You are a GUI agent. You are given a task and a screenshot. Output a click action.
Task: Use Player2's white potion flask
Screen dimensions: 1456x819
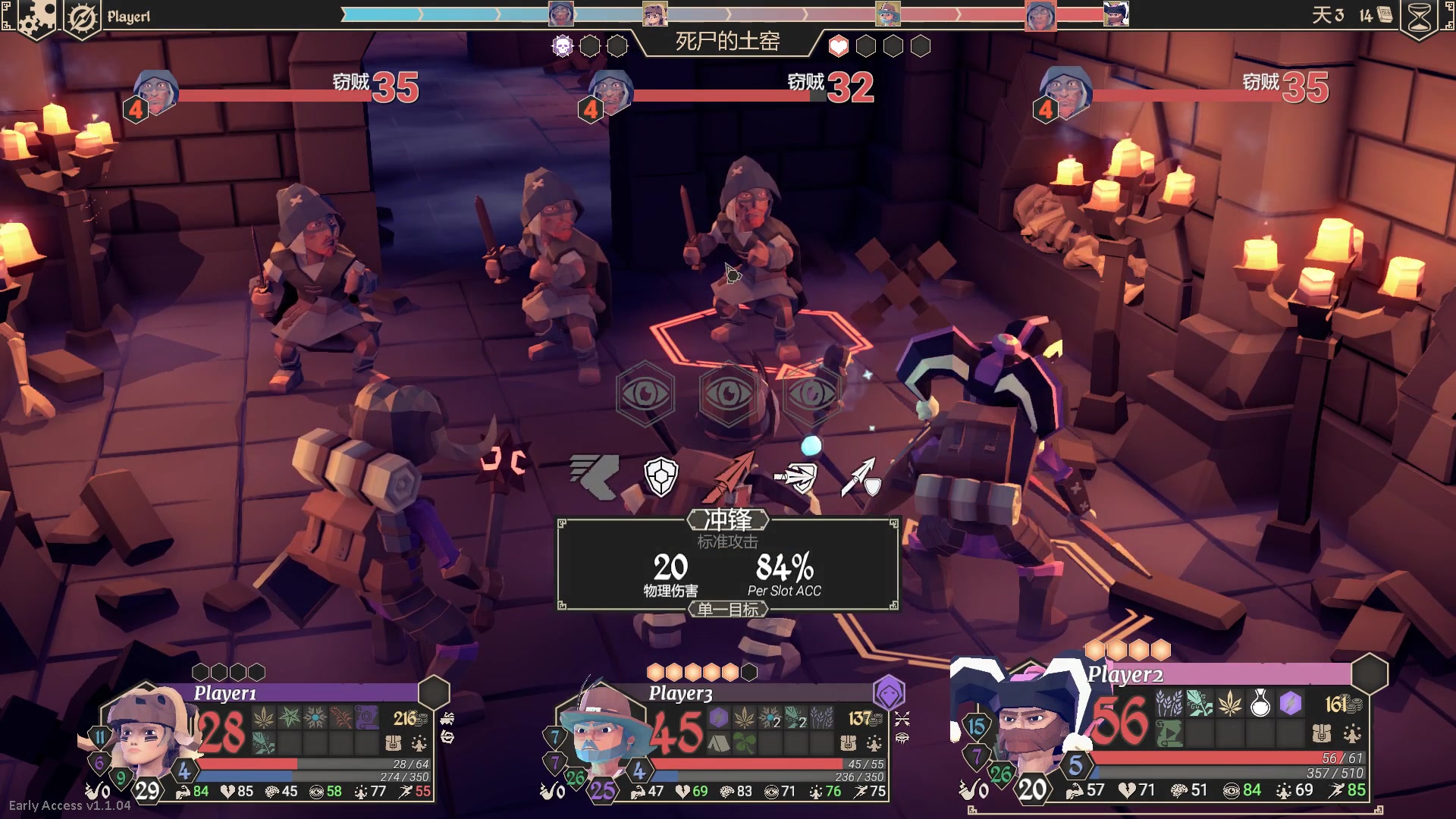pos(1260,704)
